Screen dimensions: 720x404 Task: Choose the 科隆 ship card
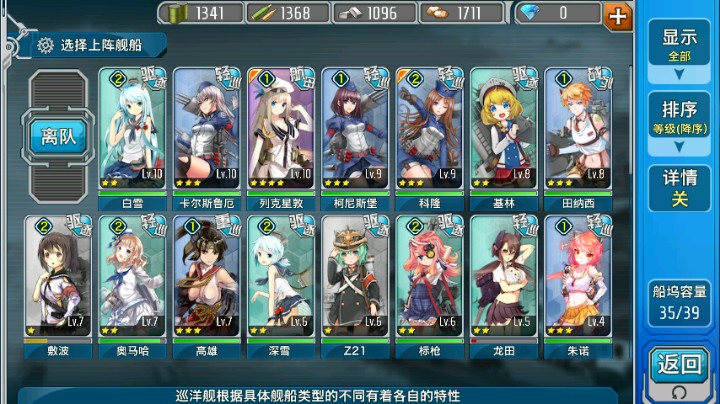(x=429, y=132)
